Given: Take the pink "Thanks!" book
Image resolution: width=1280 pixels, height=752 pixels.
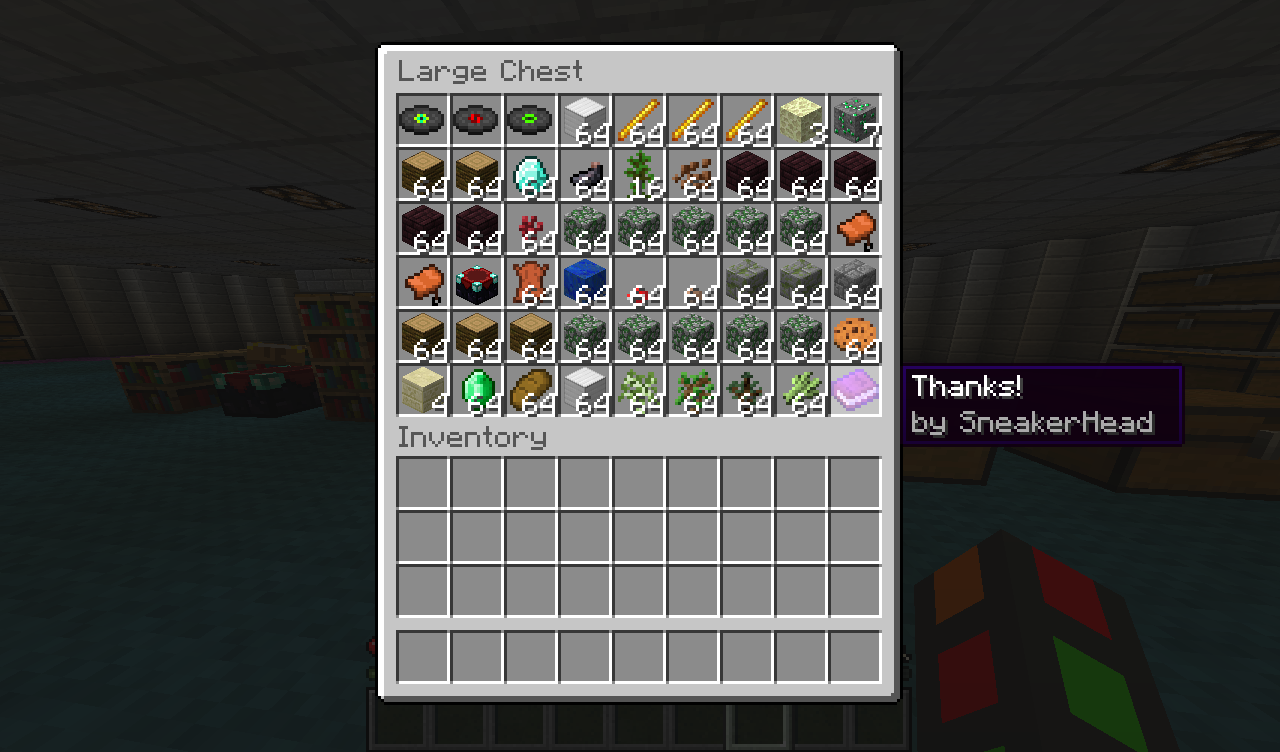Looking at the screenshot, I should 855,390.
